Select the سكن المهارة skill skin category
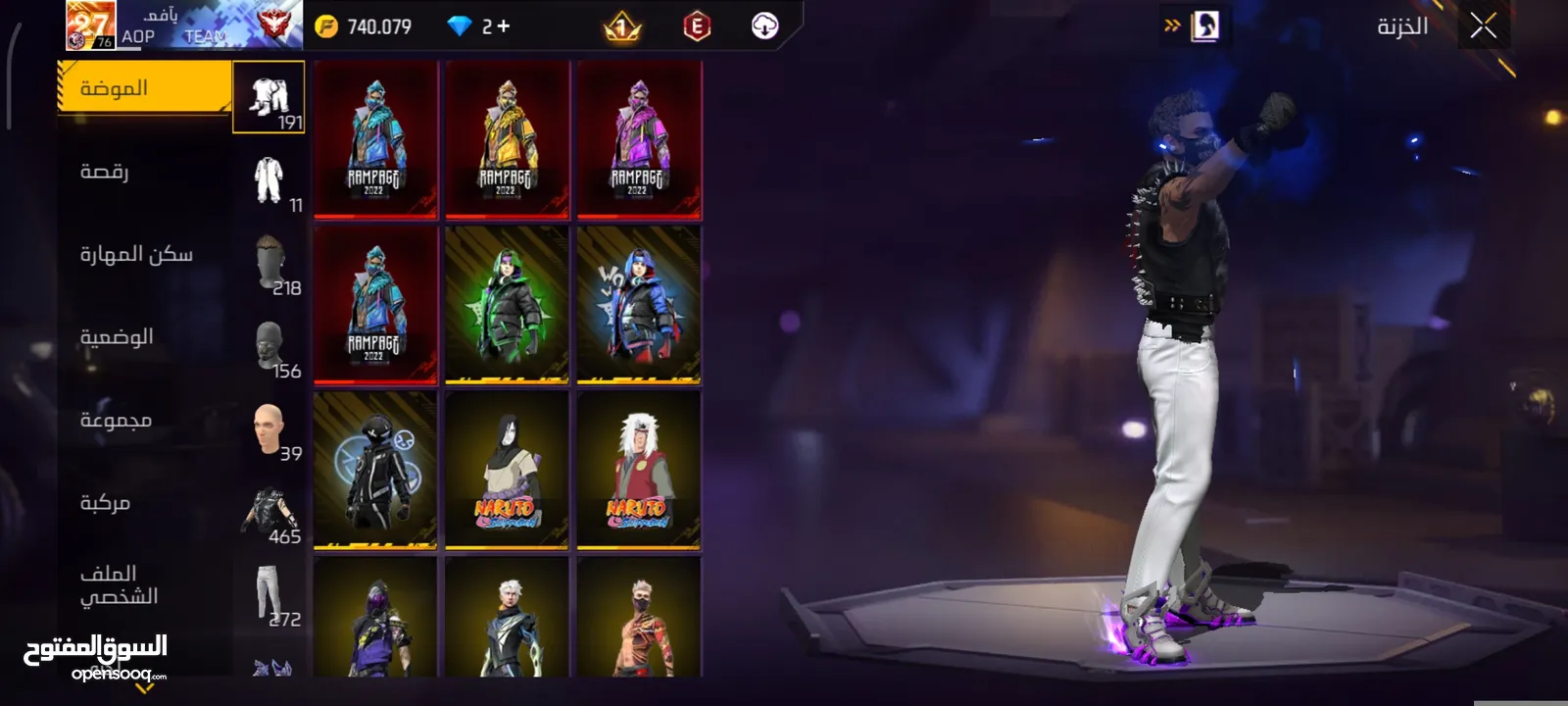This screenshot has height=706, width=1568. click(145, 255)
